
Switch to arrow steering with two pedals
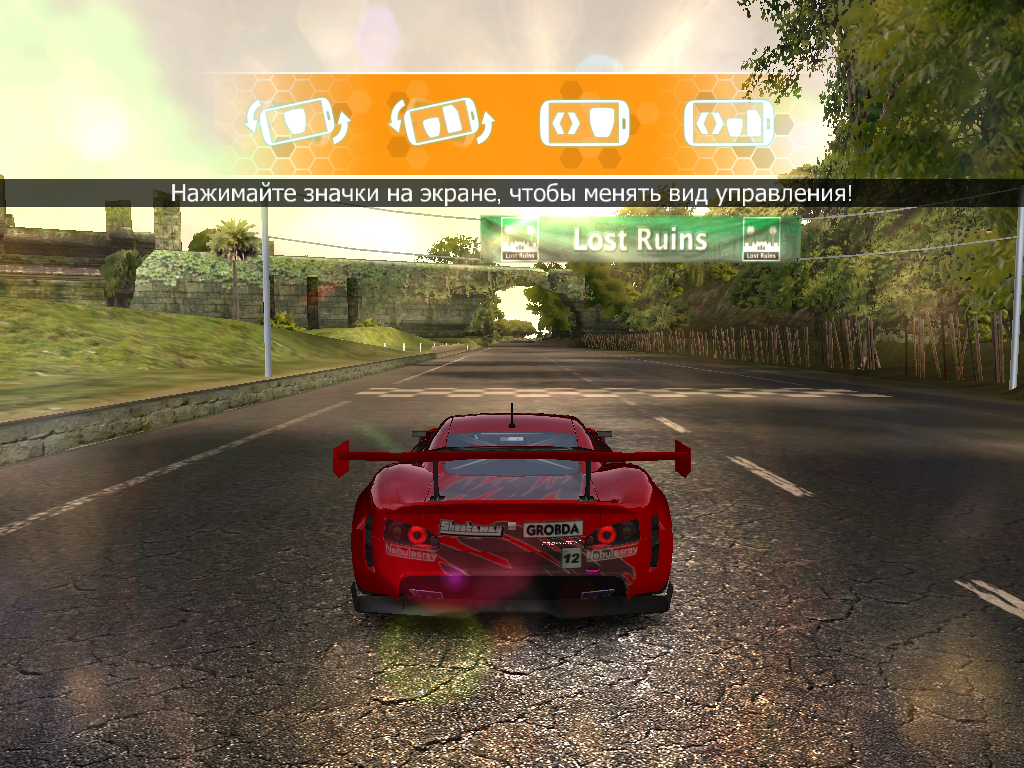(x=729, y=123)
